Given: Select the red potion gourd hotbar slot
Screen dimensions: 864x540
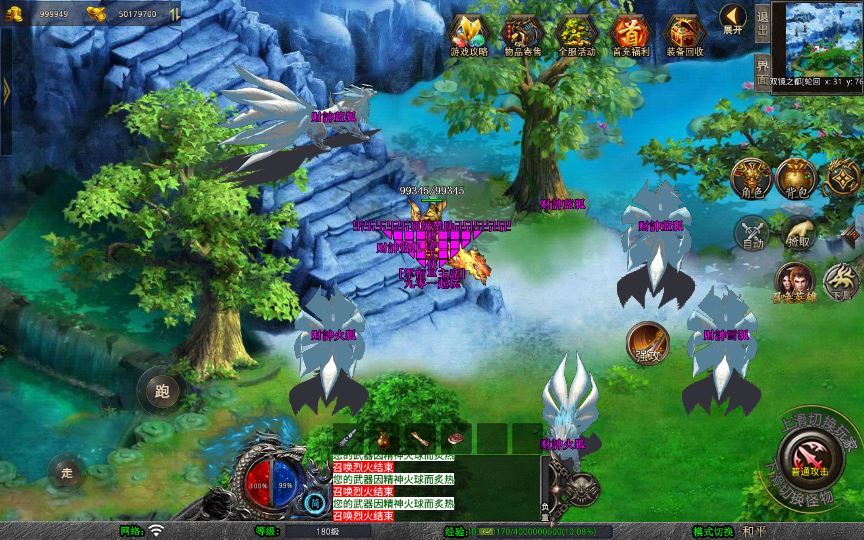Looking at the screenshot, I should pyautogui.click(x=383, y=439).
